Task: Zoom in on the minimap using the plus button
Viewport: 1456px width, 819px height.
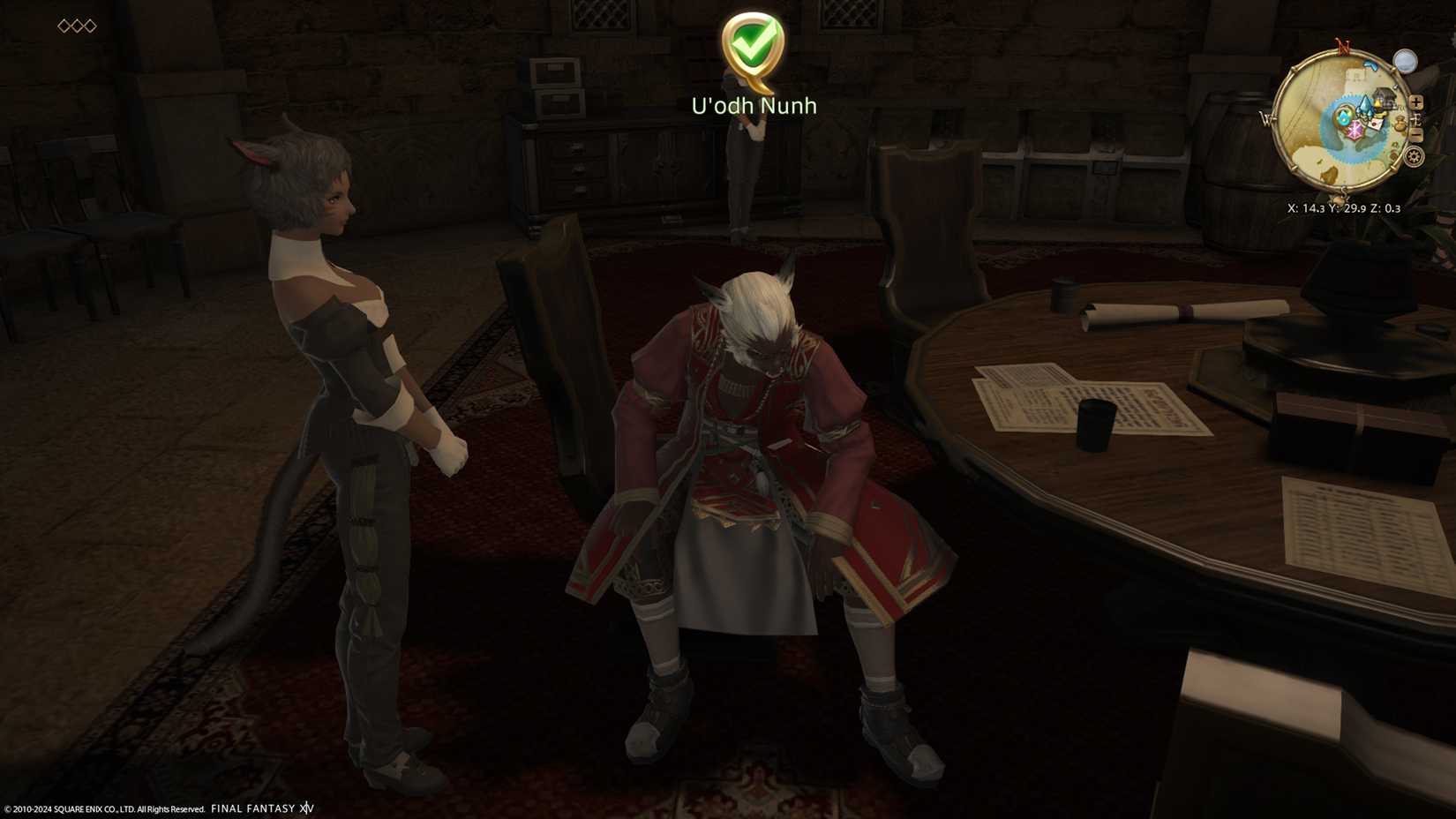Action: point(1416,102)
